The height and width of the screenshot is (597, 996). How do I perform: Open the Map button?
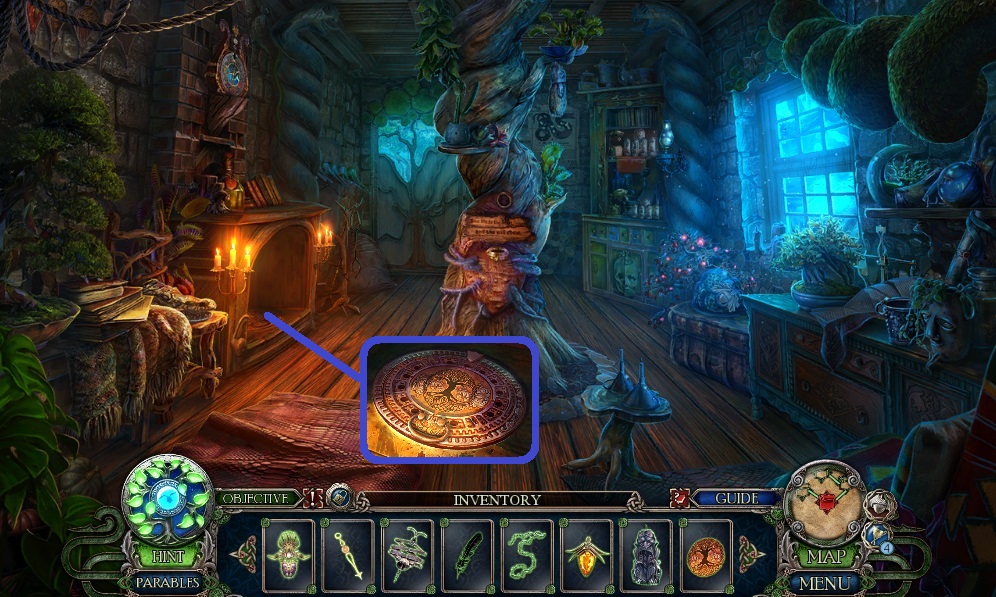pos(825,555)
